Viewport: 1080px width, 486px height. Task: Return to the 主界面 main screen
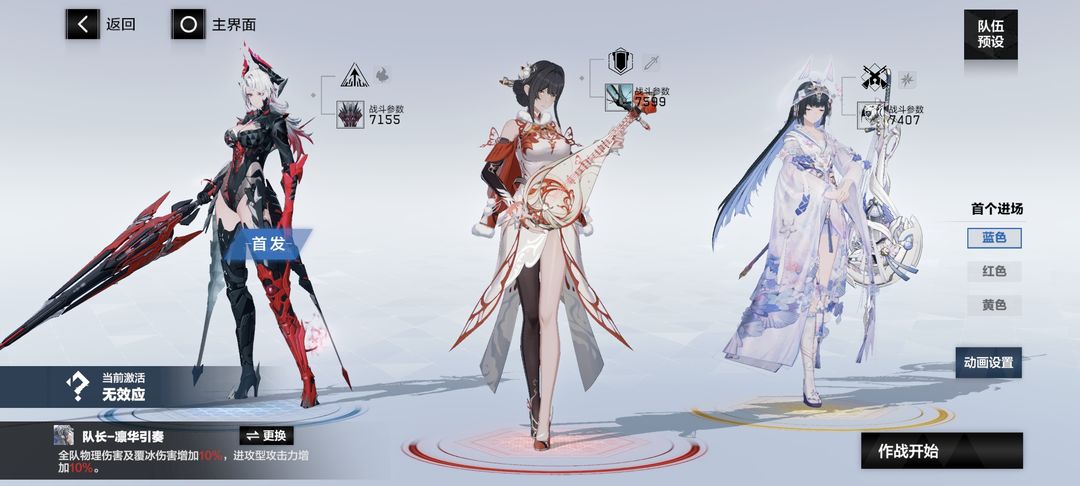tap(213, 25)
